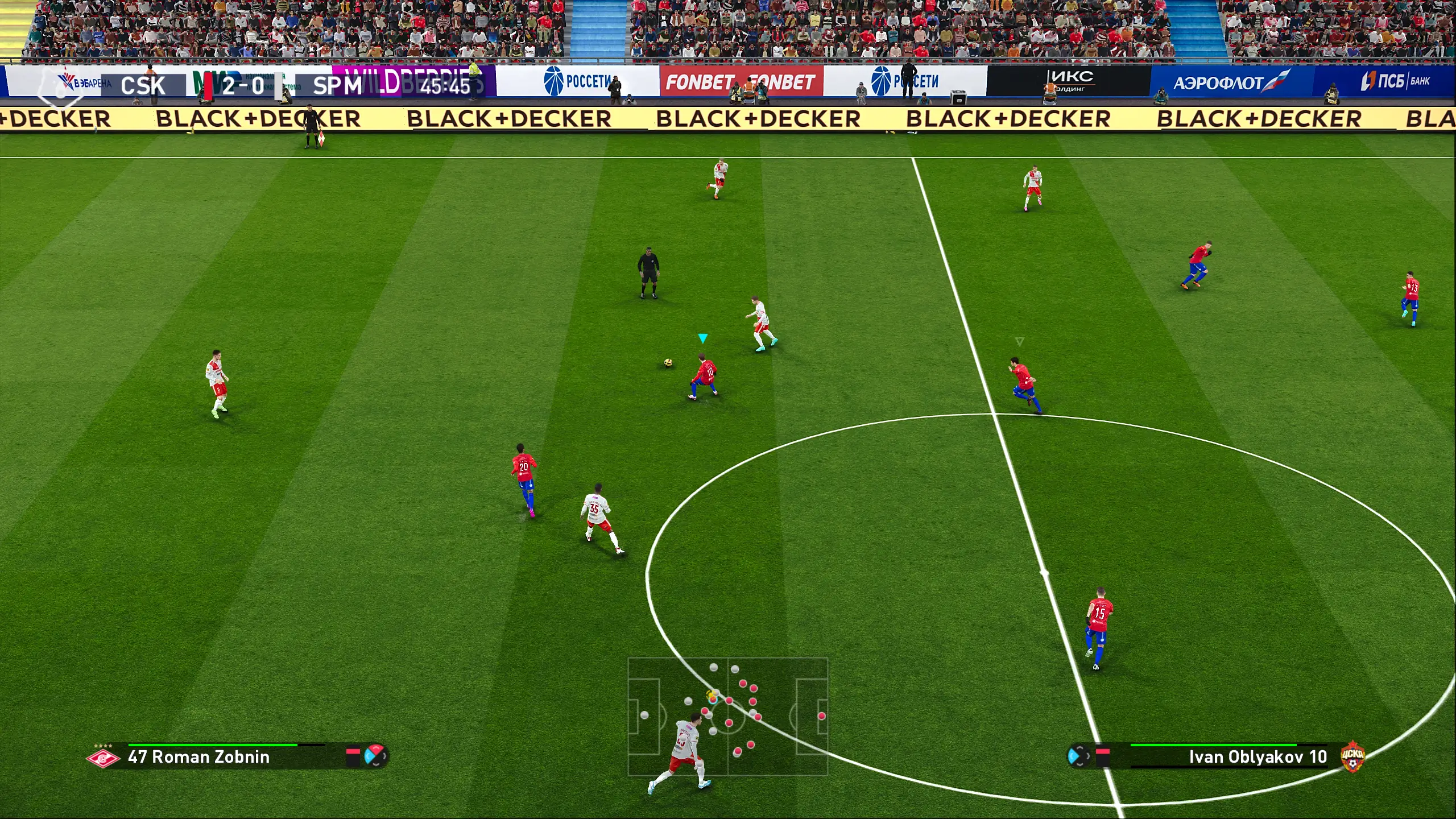Click the CSKA club badge
Viewport: 1456px width, 819px height.
pos(1352,757)
